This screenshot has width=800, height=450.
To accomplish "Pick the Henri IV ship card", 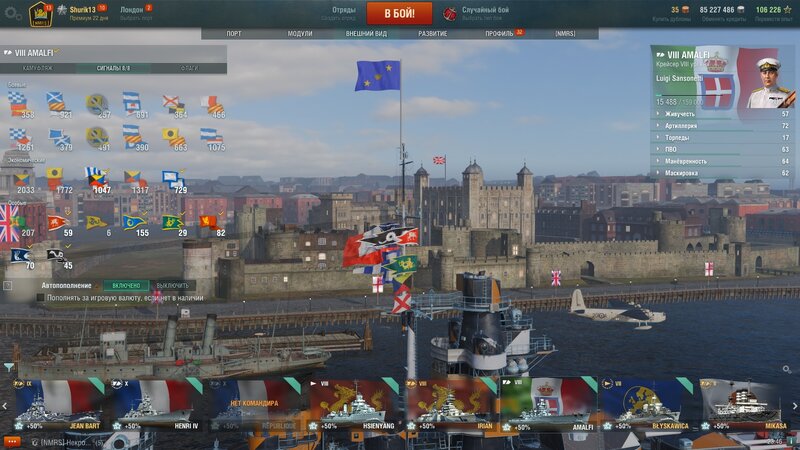I will (x=154, y=404).
